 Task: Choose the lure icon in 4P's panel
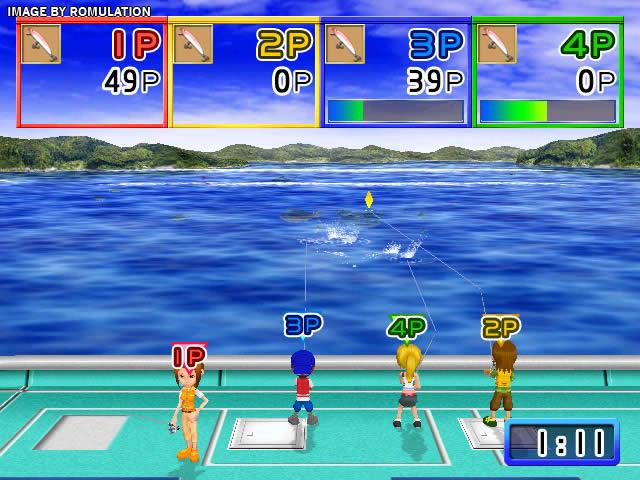click(497, 44)
